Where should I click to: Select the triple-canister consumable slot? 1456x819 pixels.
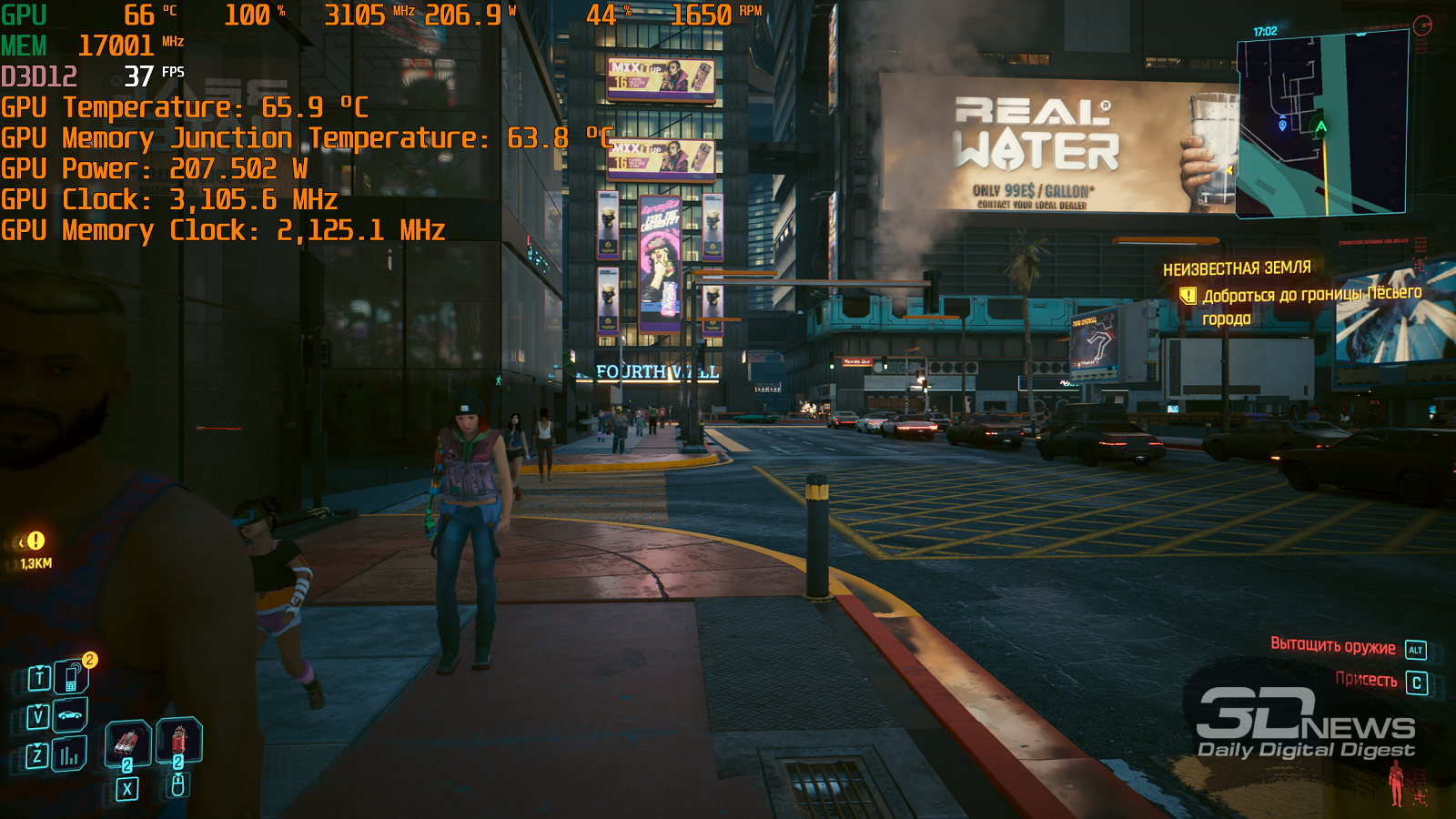click(x=127, y=741)
